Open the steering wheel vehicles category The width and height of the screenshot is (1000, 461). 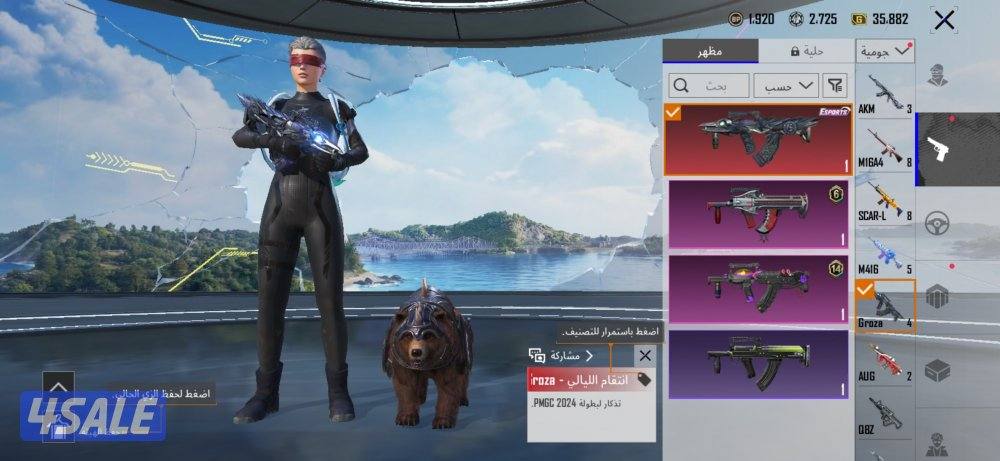coord(937,223)
